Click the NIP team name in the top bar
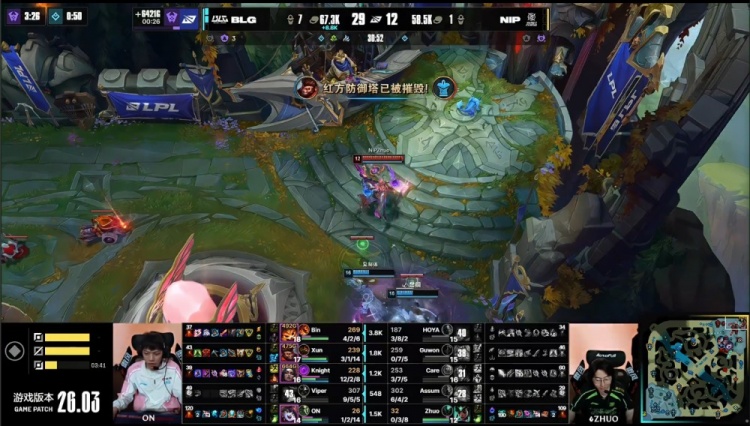The width and height of the screenshot is (750, 426). coord(510,17)
